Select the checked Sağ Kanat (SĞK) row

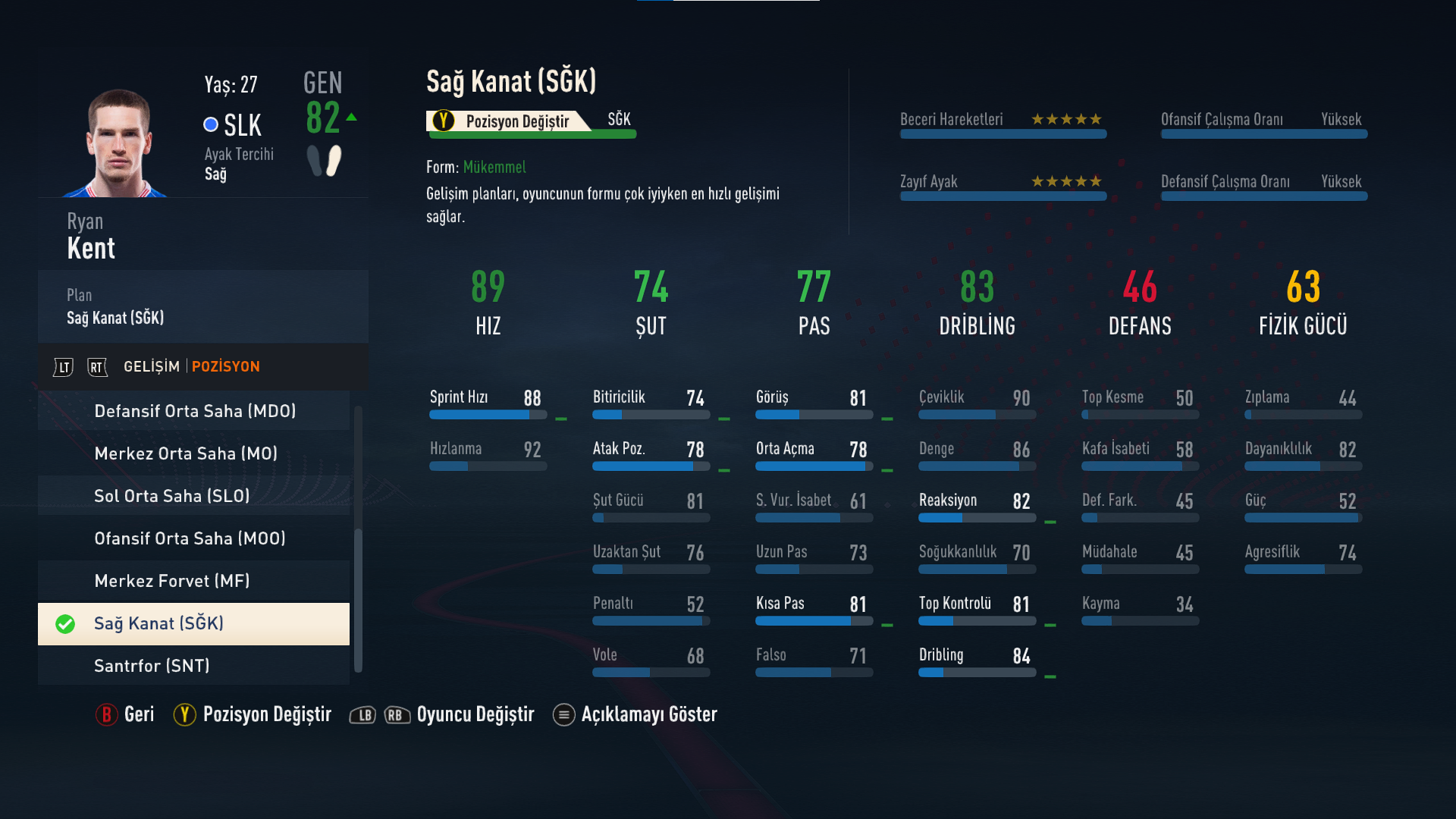click(x=194, y=623)
